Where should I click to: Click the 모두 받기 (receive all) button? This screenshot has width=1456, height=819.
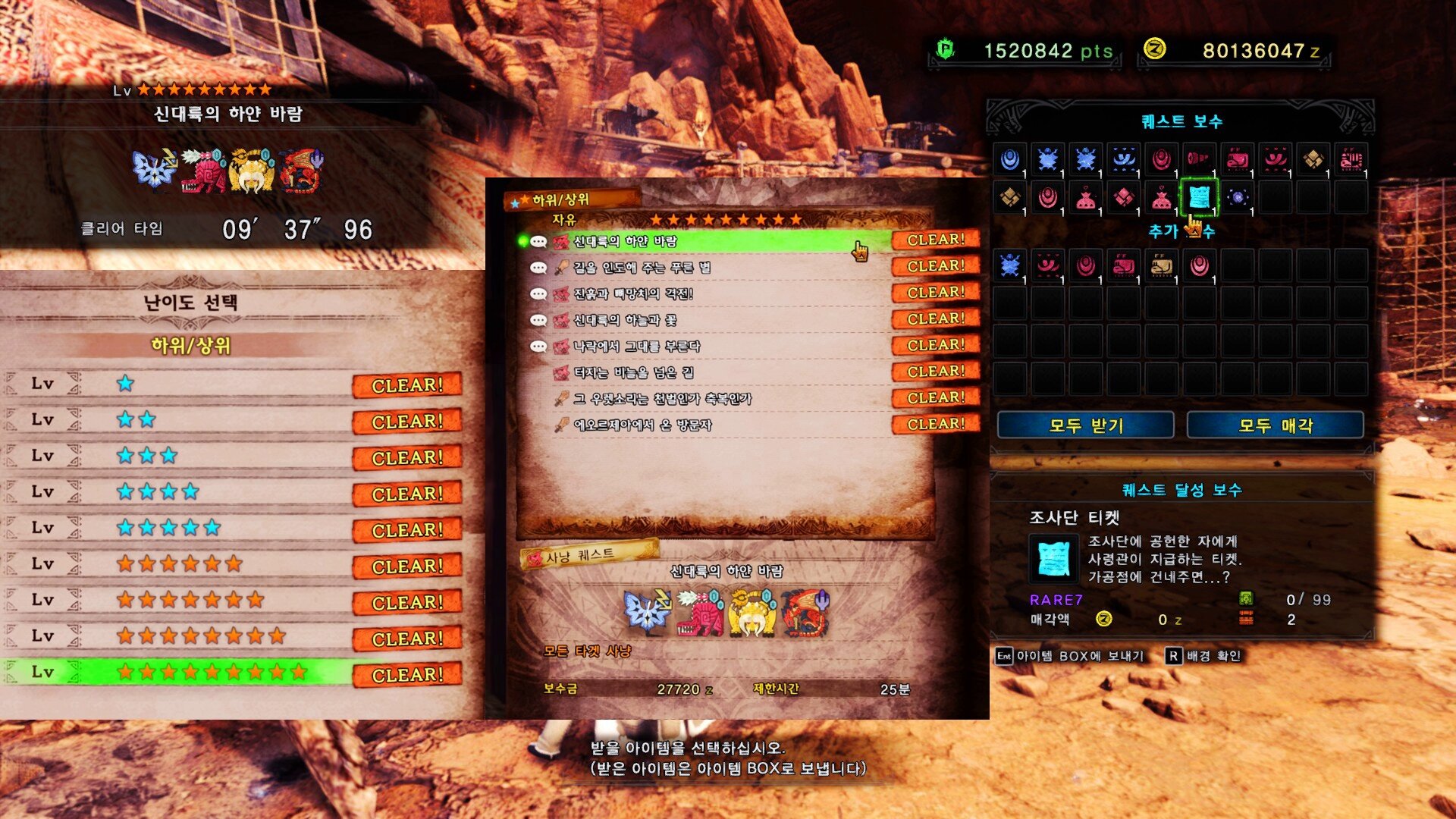(x=1085, y=425)
